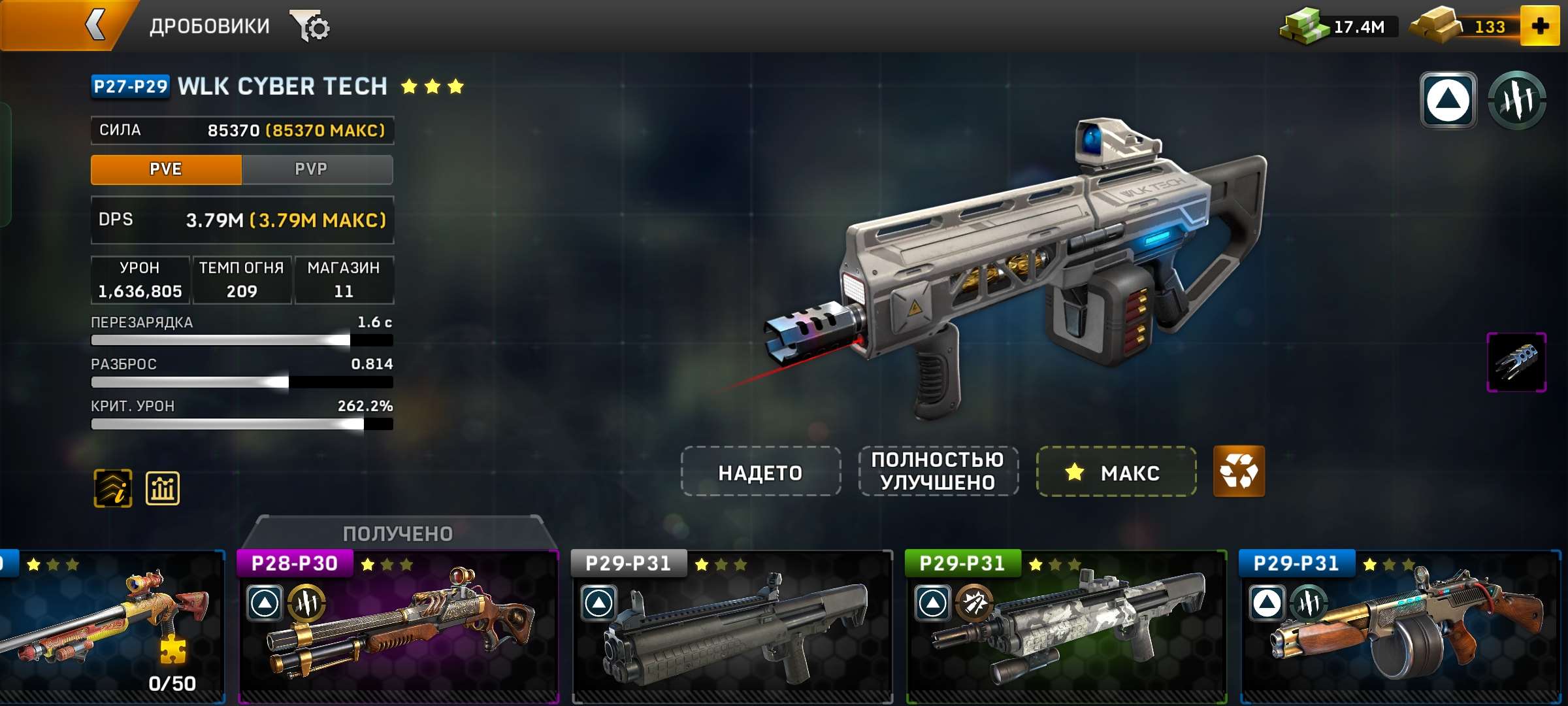Tap the claw marks perk icon

pyautogui.click(x=1517, y=100)
